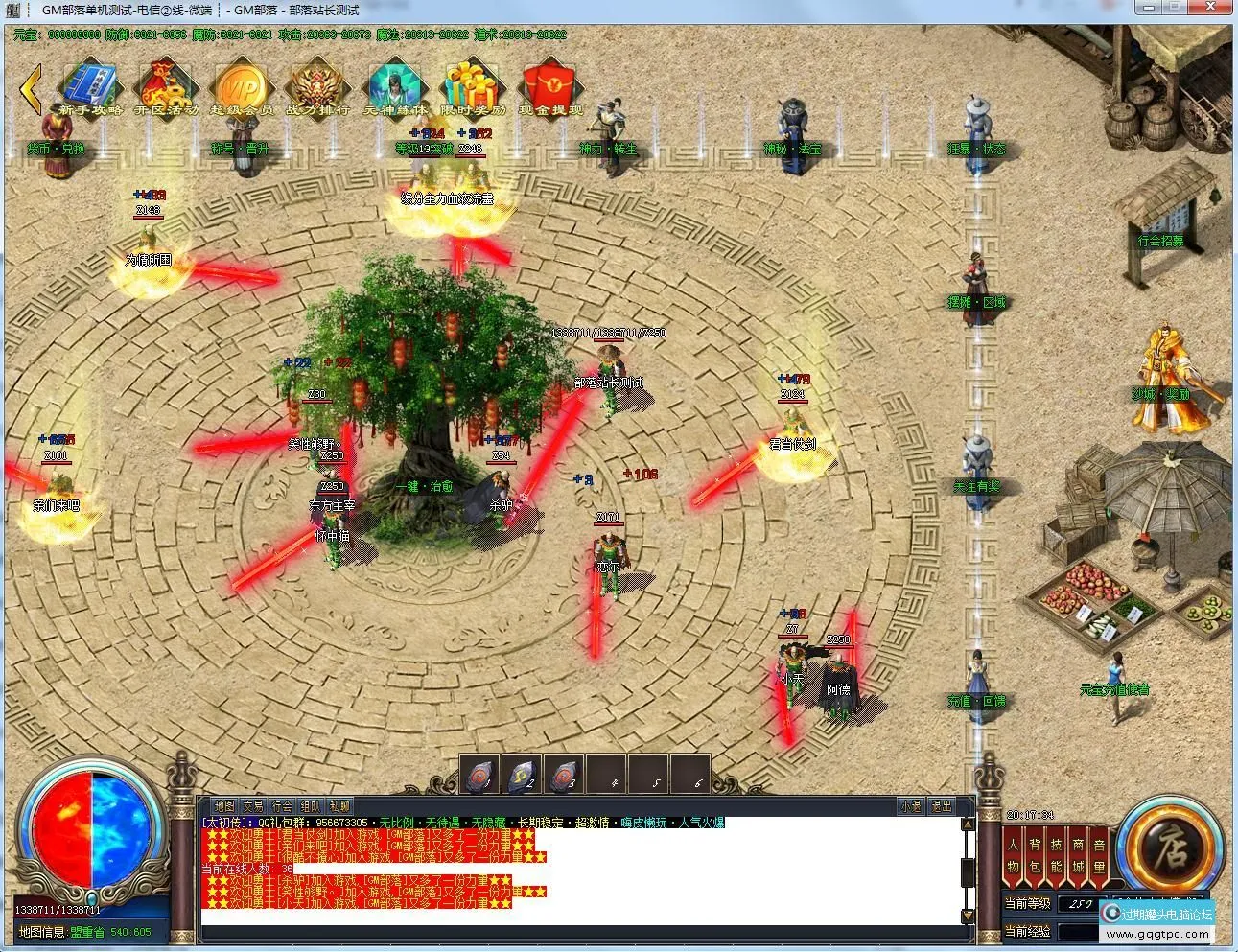This screenshot has width=1238, height=952.
Task: Use the rune stone in hotbar slot 2
Action: point(523,774)
